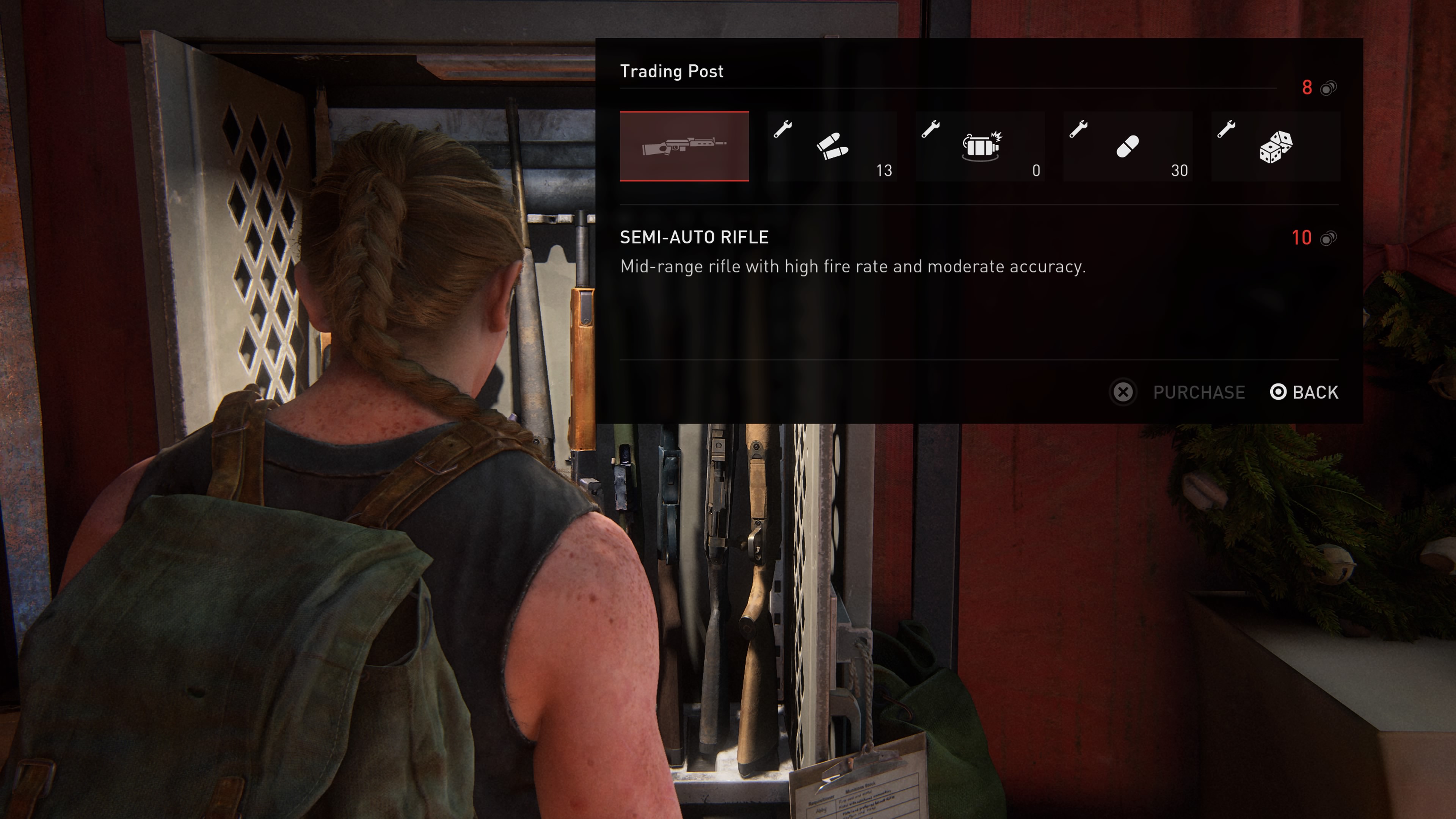1456x819 pixels.
Task: Select the dice random item slot
Action: (x=1276, y=146)
